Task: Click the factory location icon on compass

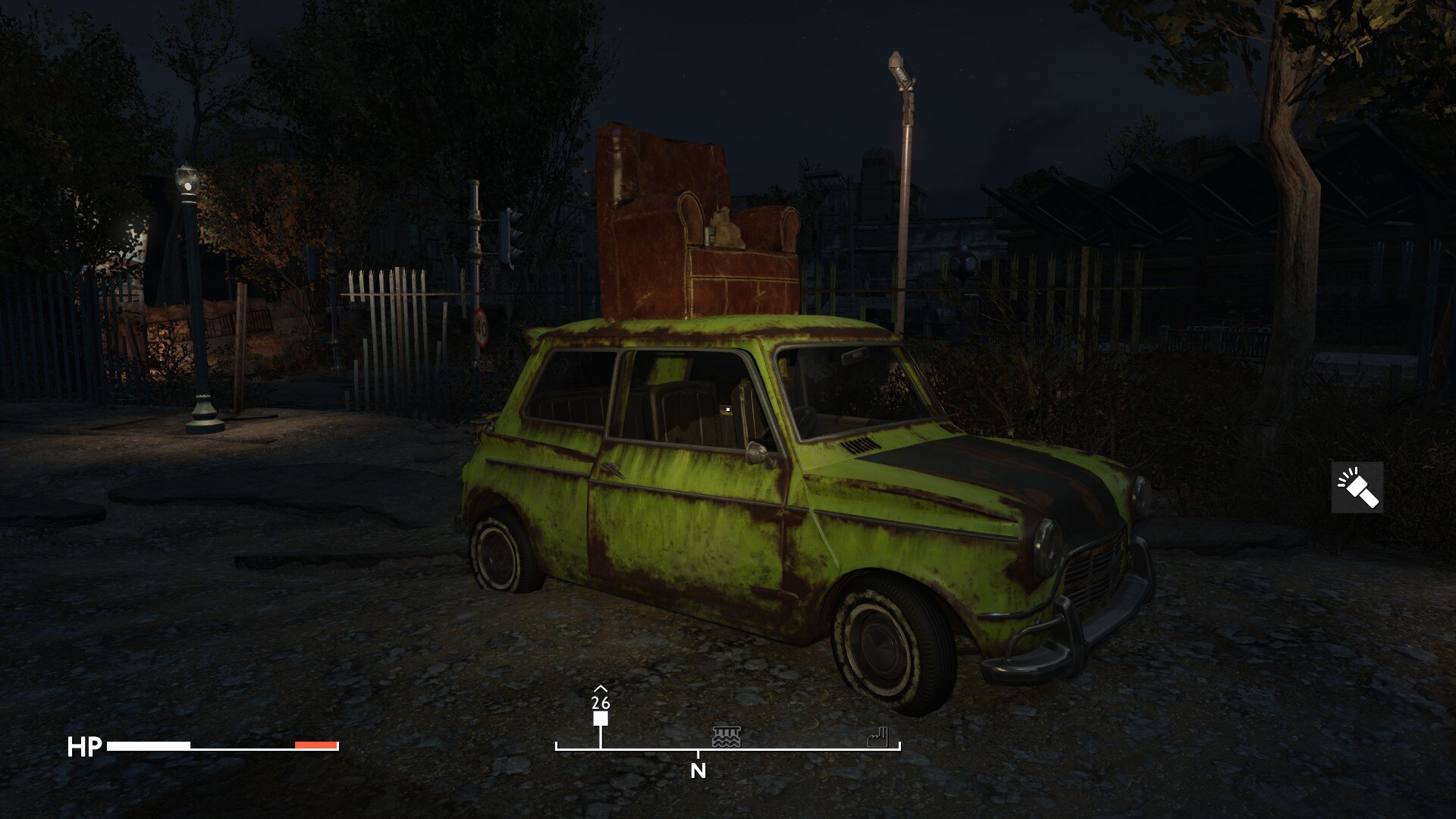Action: 877,736
